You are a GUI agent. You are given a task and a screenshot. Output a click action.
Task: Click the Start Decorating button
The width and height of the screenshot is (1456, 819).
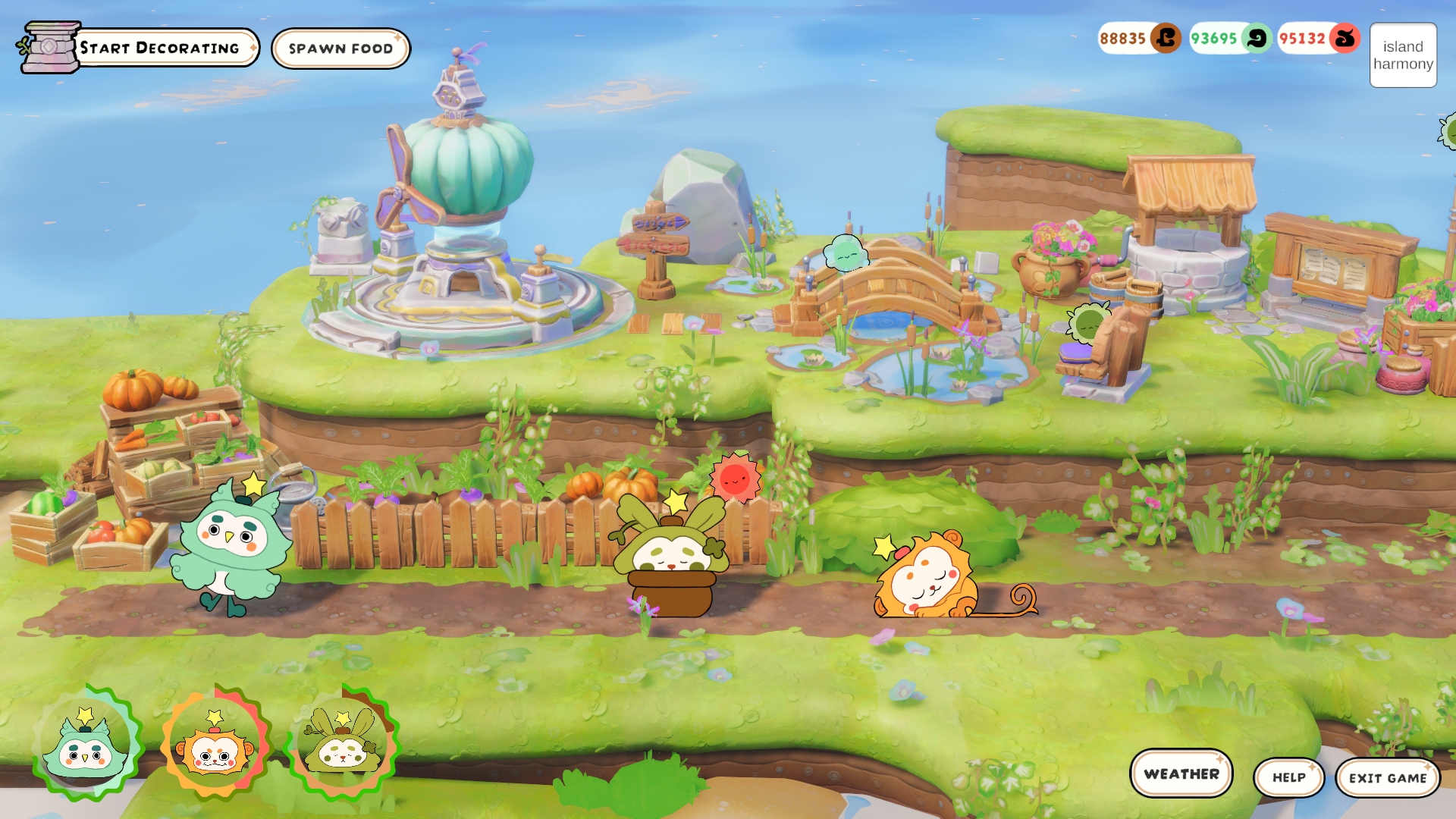(159, 48)
